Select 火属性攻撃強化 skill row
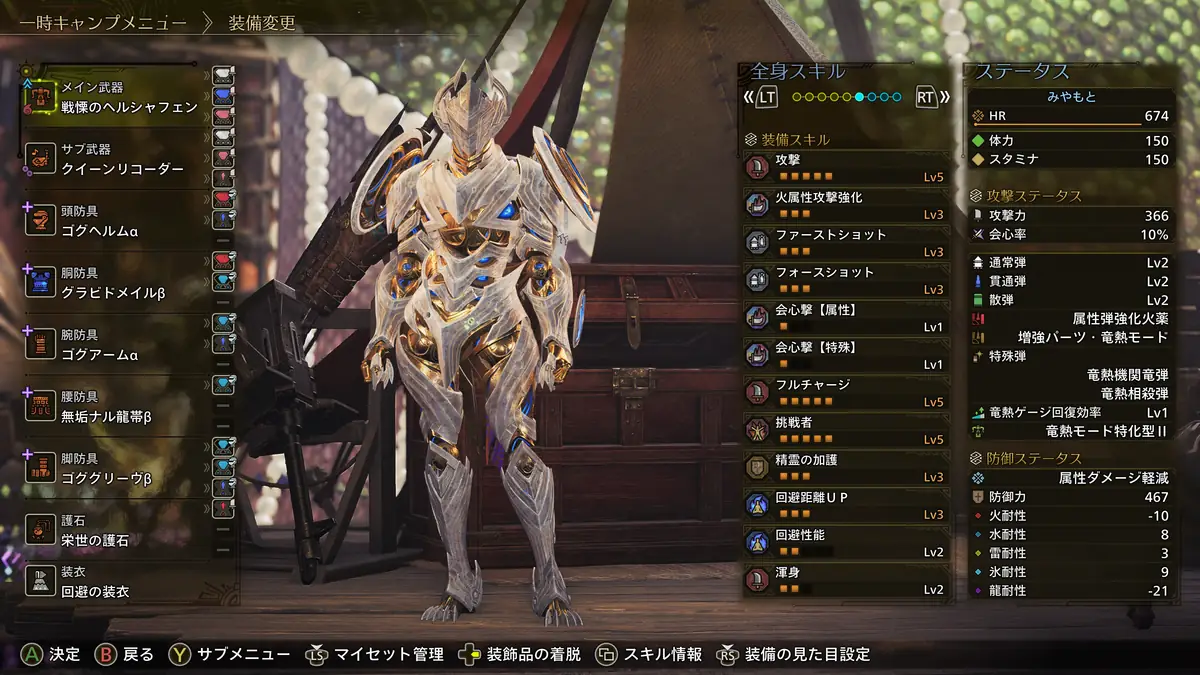This screenshot has height=675, width=1200. (x=846, y=206)
